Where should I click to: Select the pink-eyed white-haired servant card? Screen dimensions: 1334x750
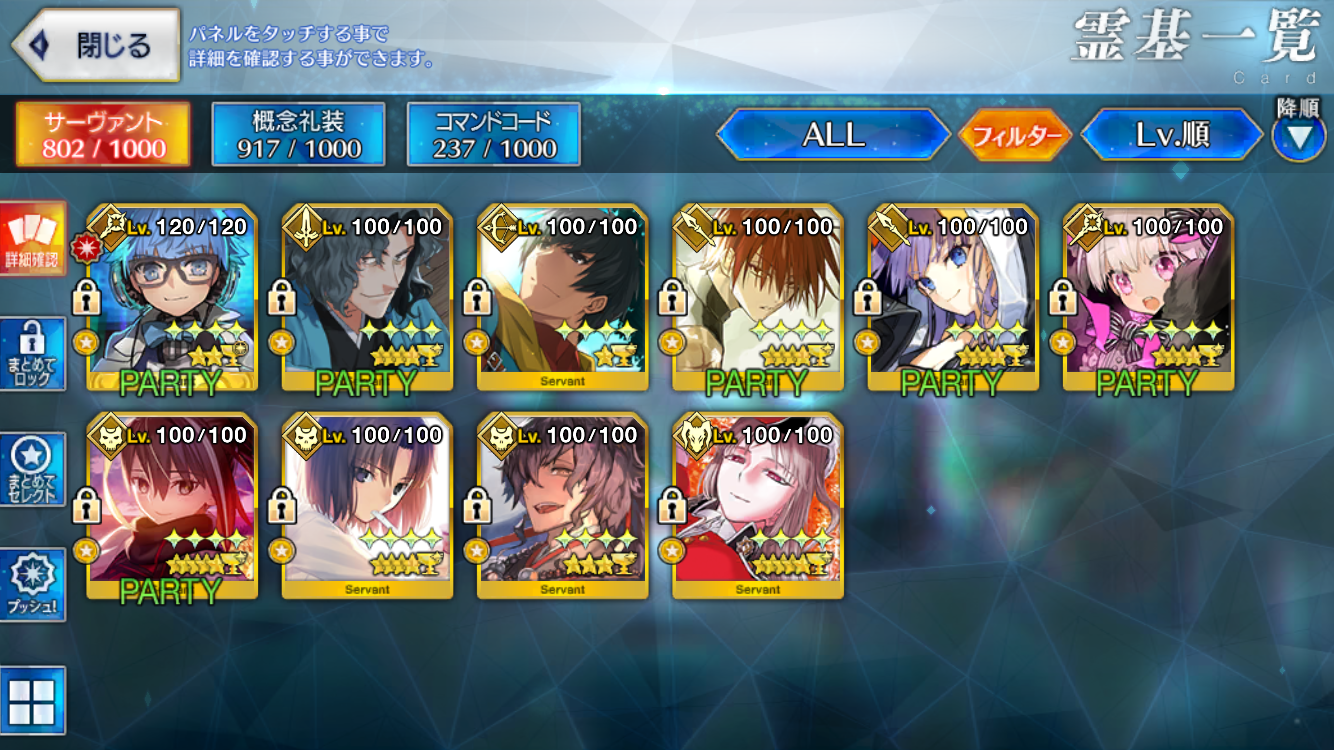pyautogui.click(x=1148, y=298)
